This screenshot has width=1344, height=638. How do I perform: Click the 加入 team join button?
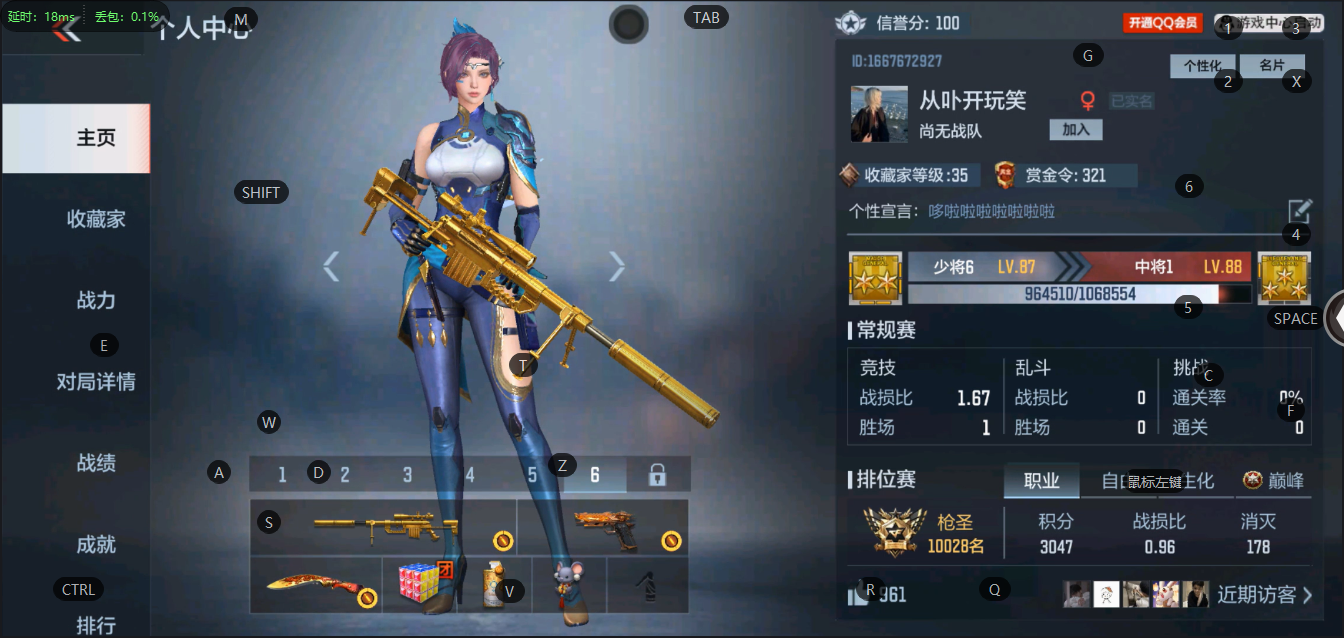pos(1076,130)
